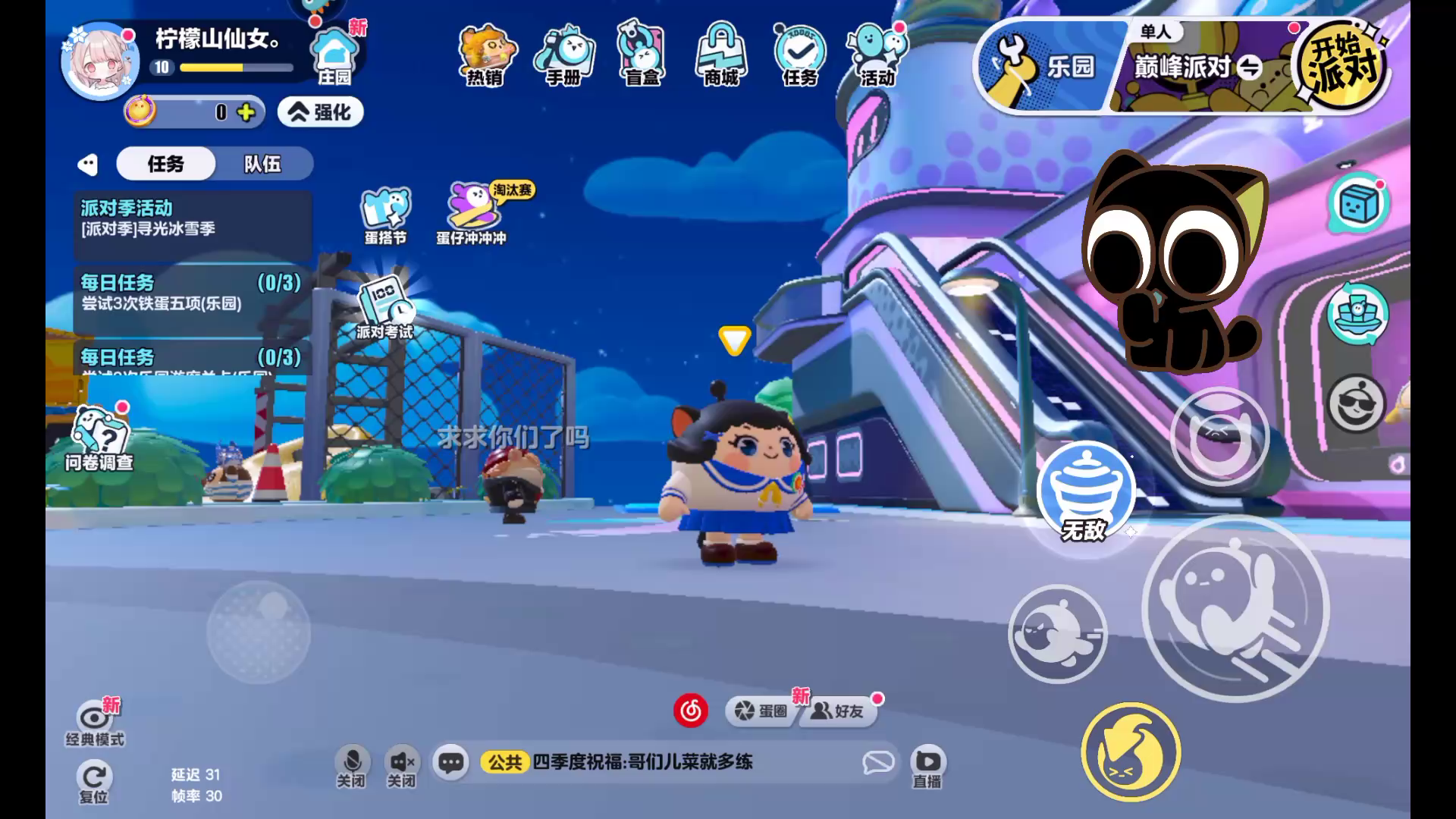This screenshot has width=1456, height=819.
Task: Switch to the 队伍 team tab
Action: pyautogui.click(x=262, y=164)
